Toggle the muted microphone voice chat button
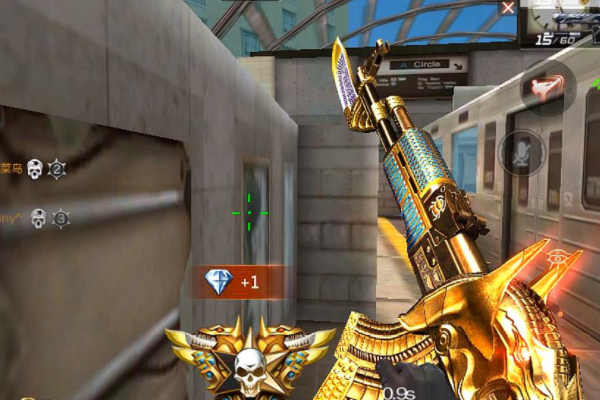This screenshot has width=600, height=400. [523, 153]
